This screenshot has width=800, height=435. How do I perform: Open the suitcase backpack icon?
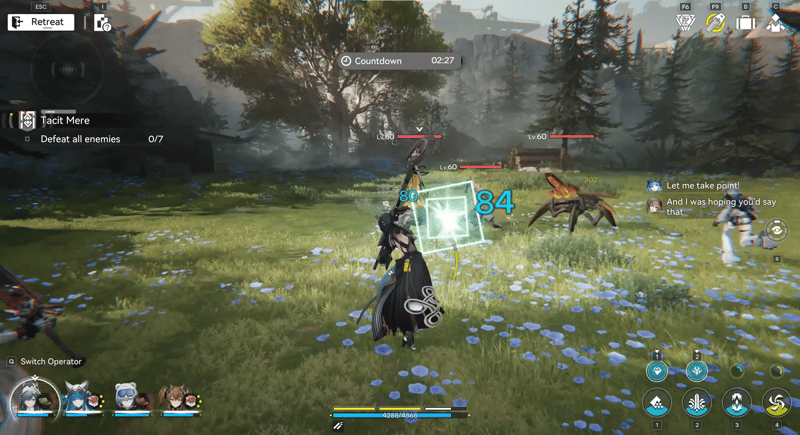click(x=745, y=22)
